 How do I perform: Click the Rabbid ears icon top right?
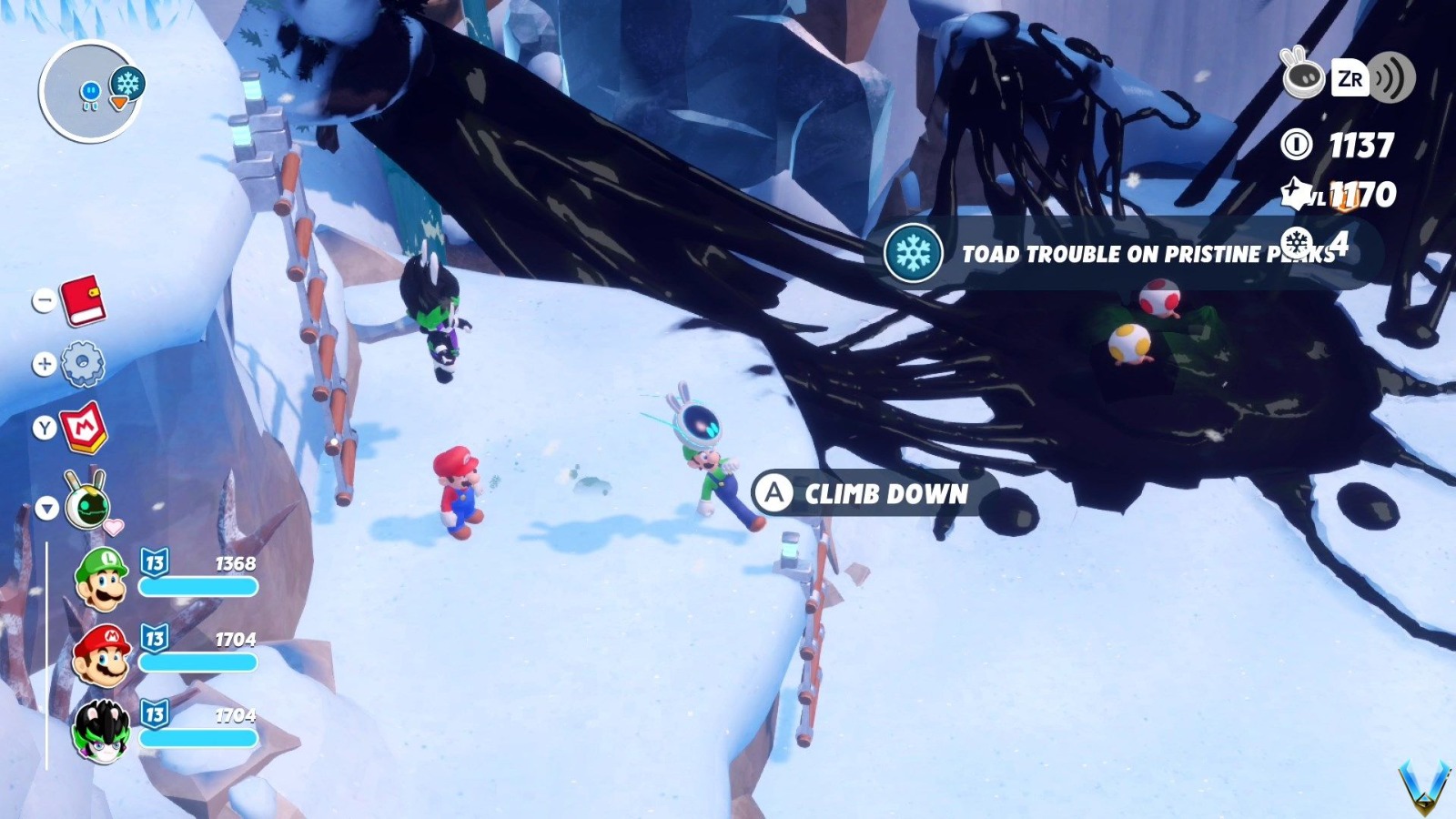point(1301,78)
